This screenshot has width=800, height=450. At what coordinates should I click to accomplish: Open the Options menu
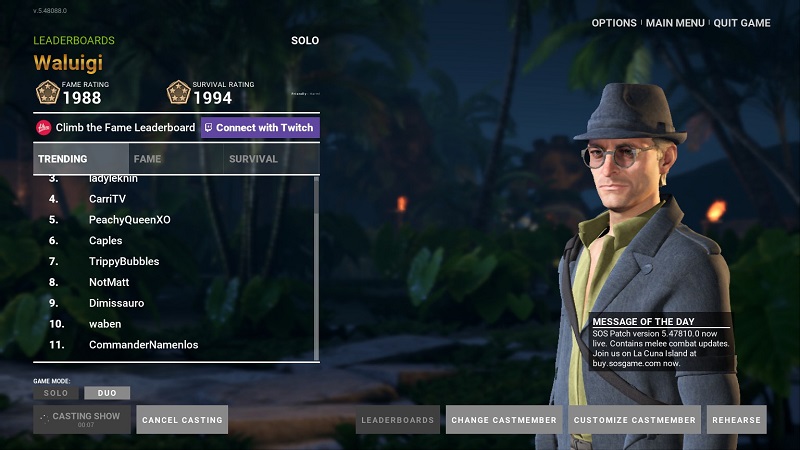(614, 23)
